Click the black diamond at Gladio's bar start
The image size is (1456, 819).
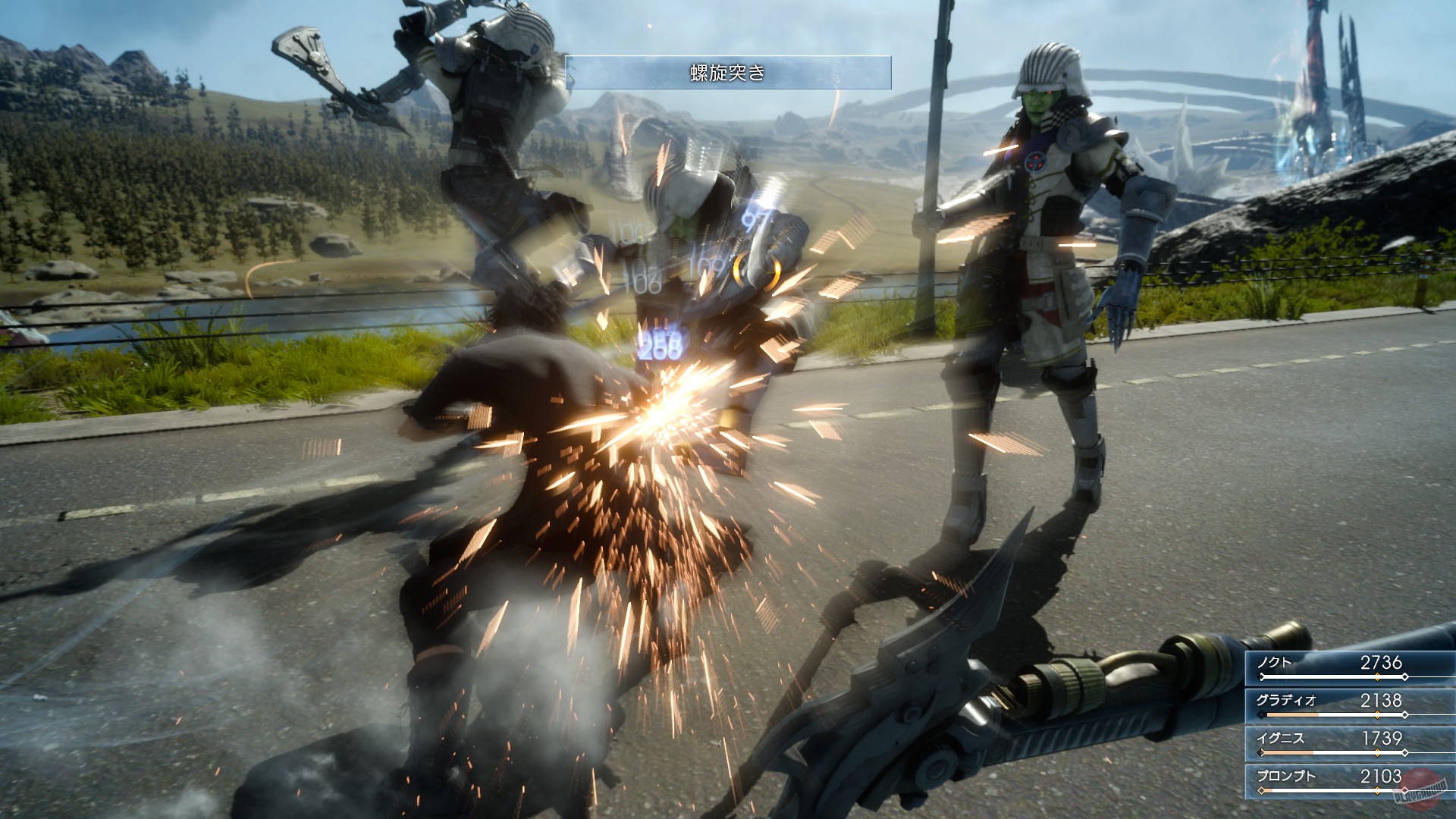click(1261, 714)
